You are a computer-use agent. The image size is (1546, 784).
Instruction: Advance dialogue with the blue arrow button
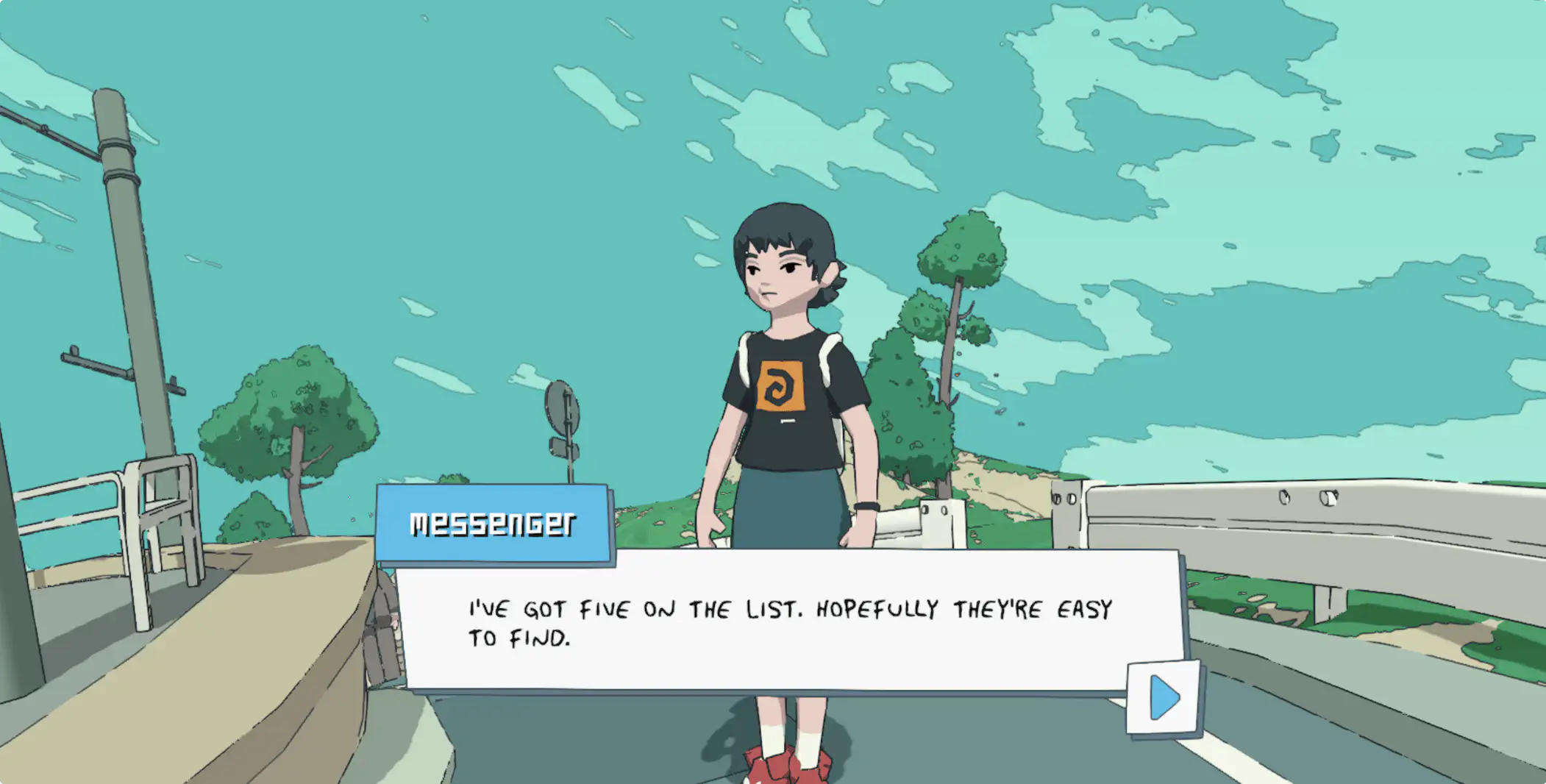1164,697
